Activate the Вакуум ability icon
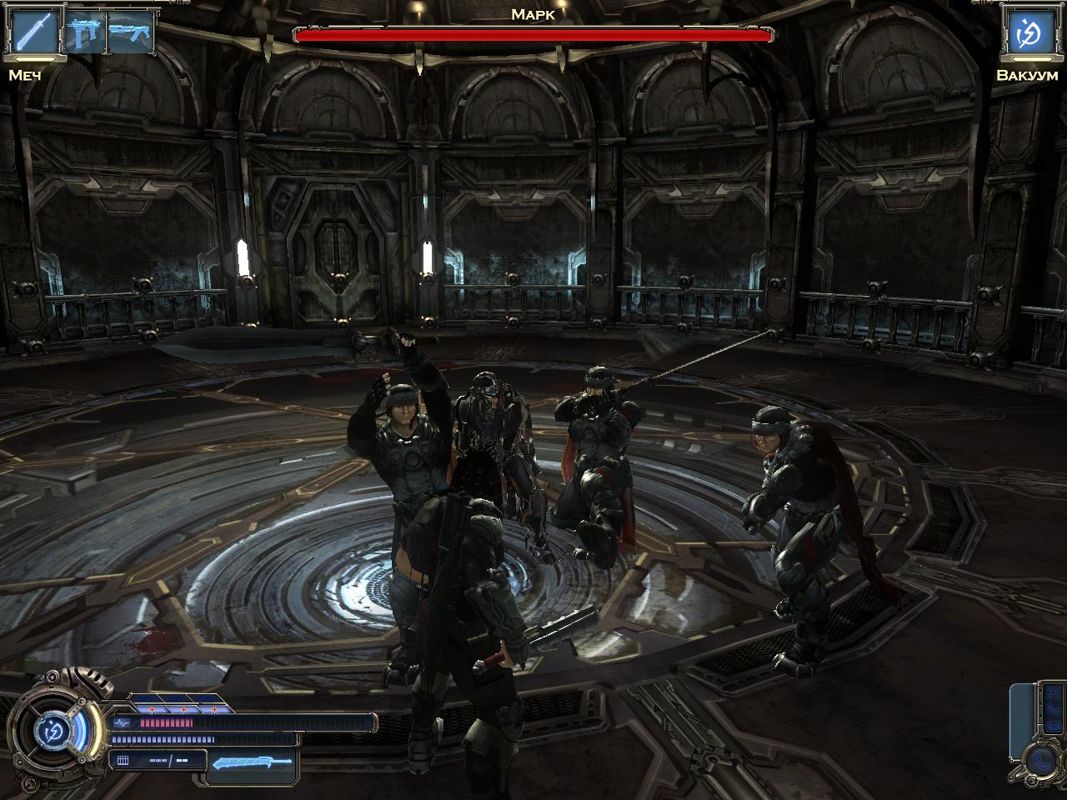This screenshot has width=1067, height=800. (1027, 33)
